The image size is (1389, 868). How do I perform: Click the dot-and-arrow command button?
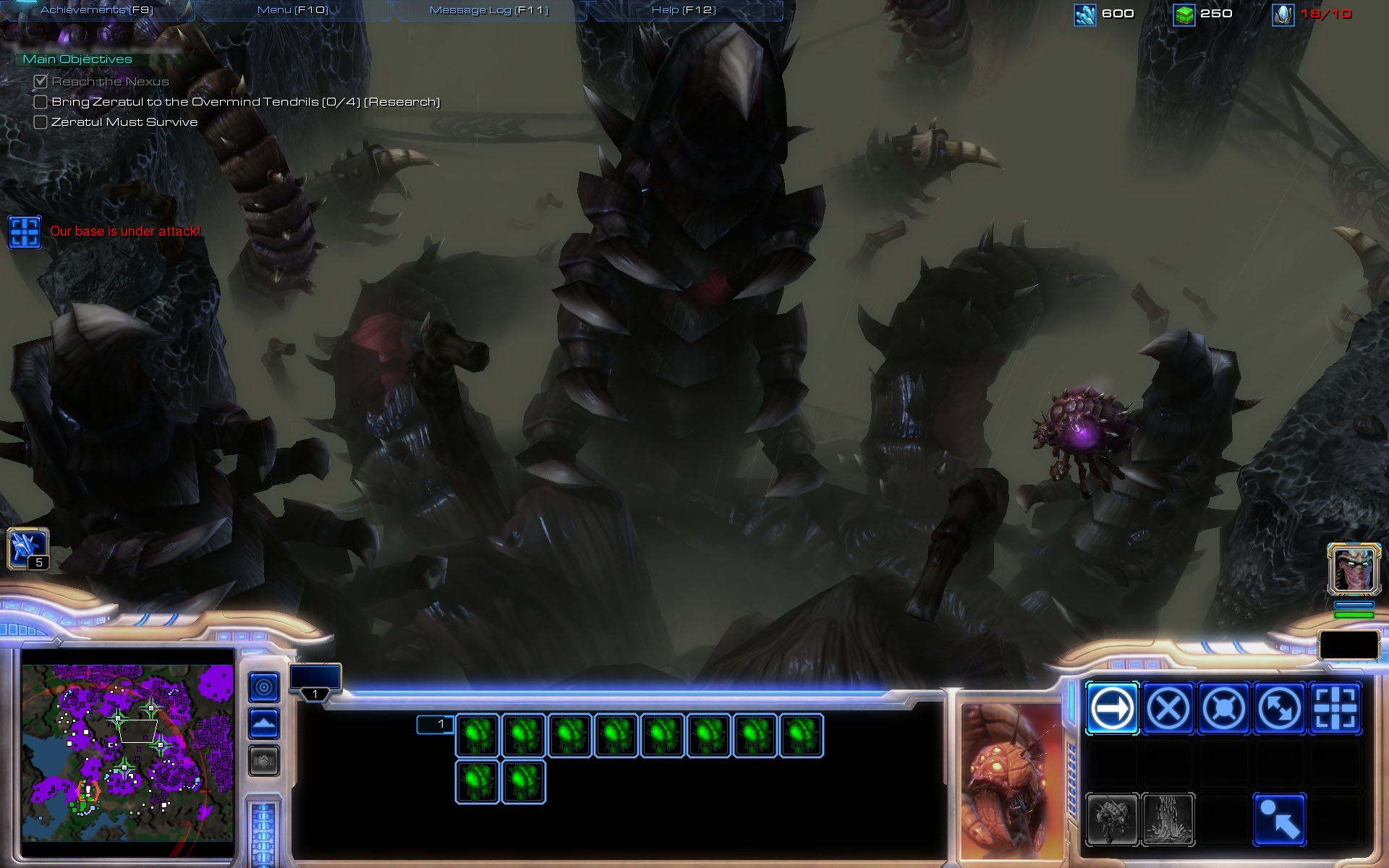pos(1279,820)
